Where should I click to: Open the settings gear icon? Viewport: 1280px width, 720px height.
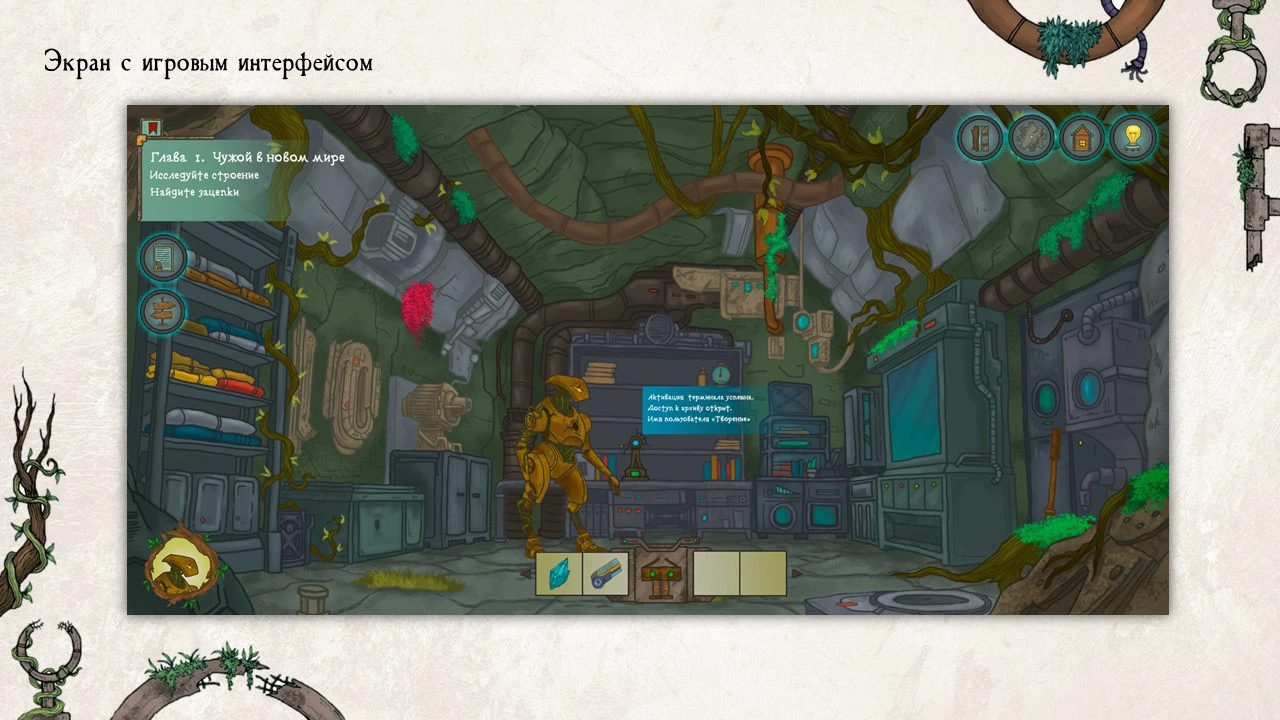1031,138
